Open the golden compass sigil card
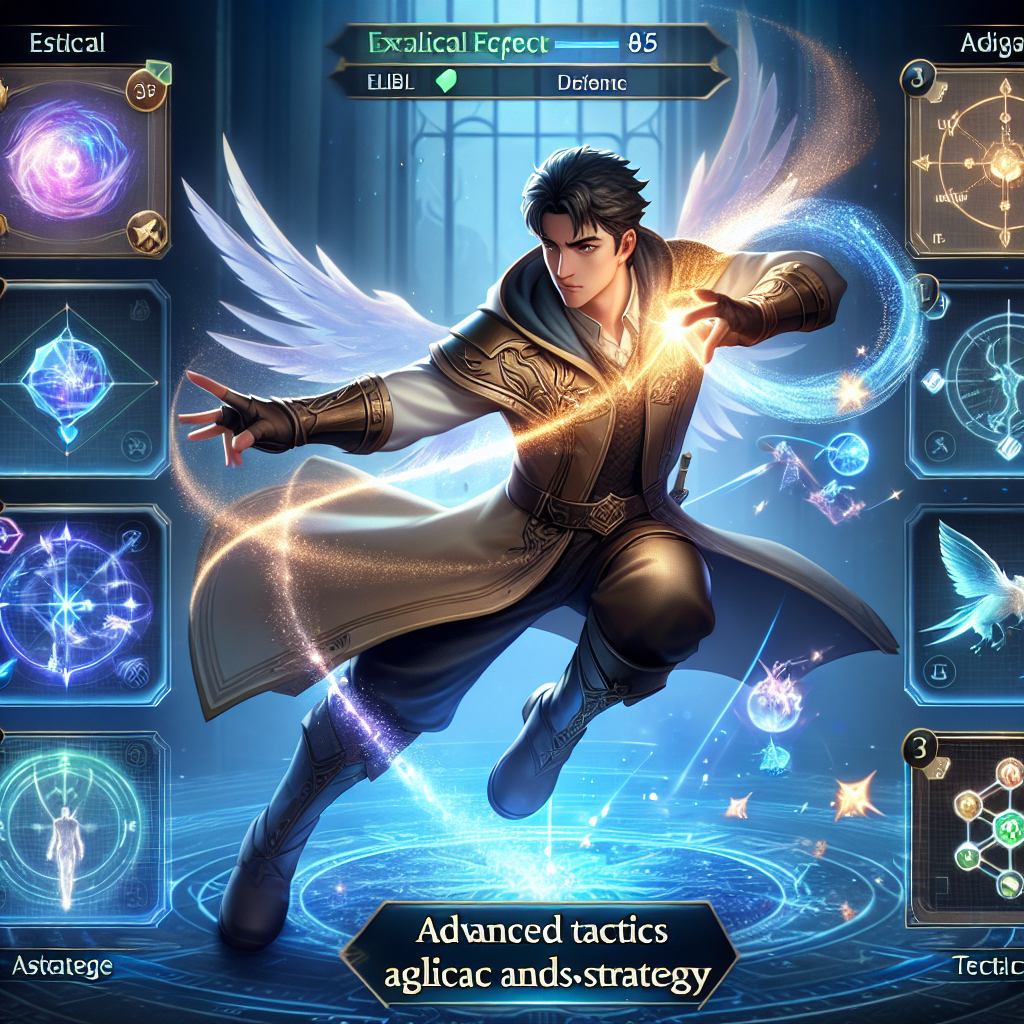Screen dimensions: 1024x1024 pos(968,160)
